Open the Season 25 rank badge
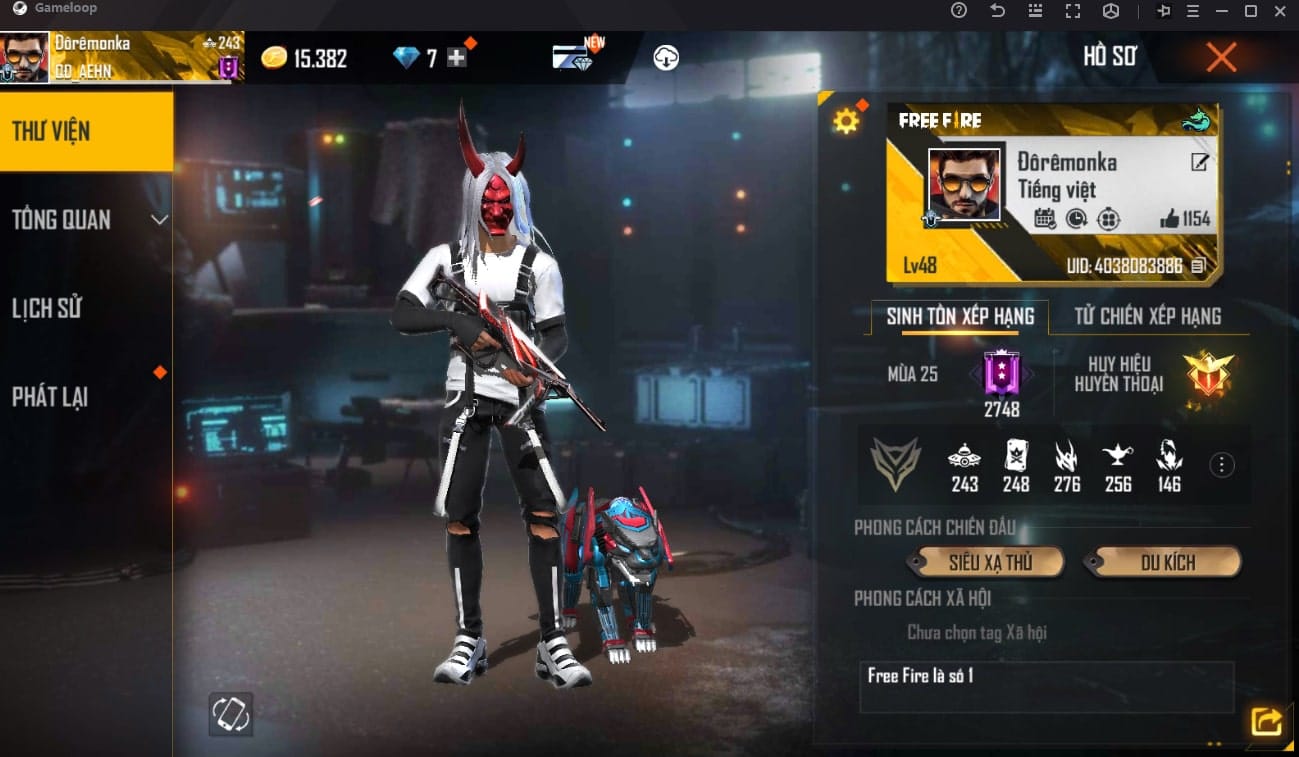1299x757 pixels. click(x=1000, y=378)
